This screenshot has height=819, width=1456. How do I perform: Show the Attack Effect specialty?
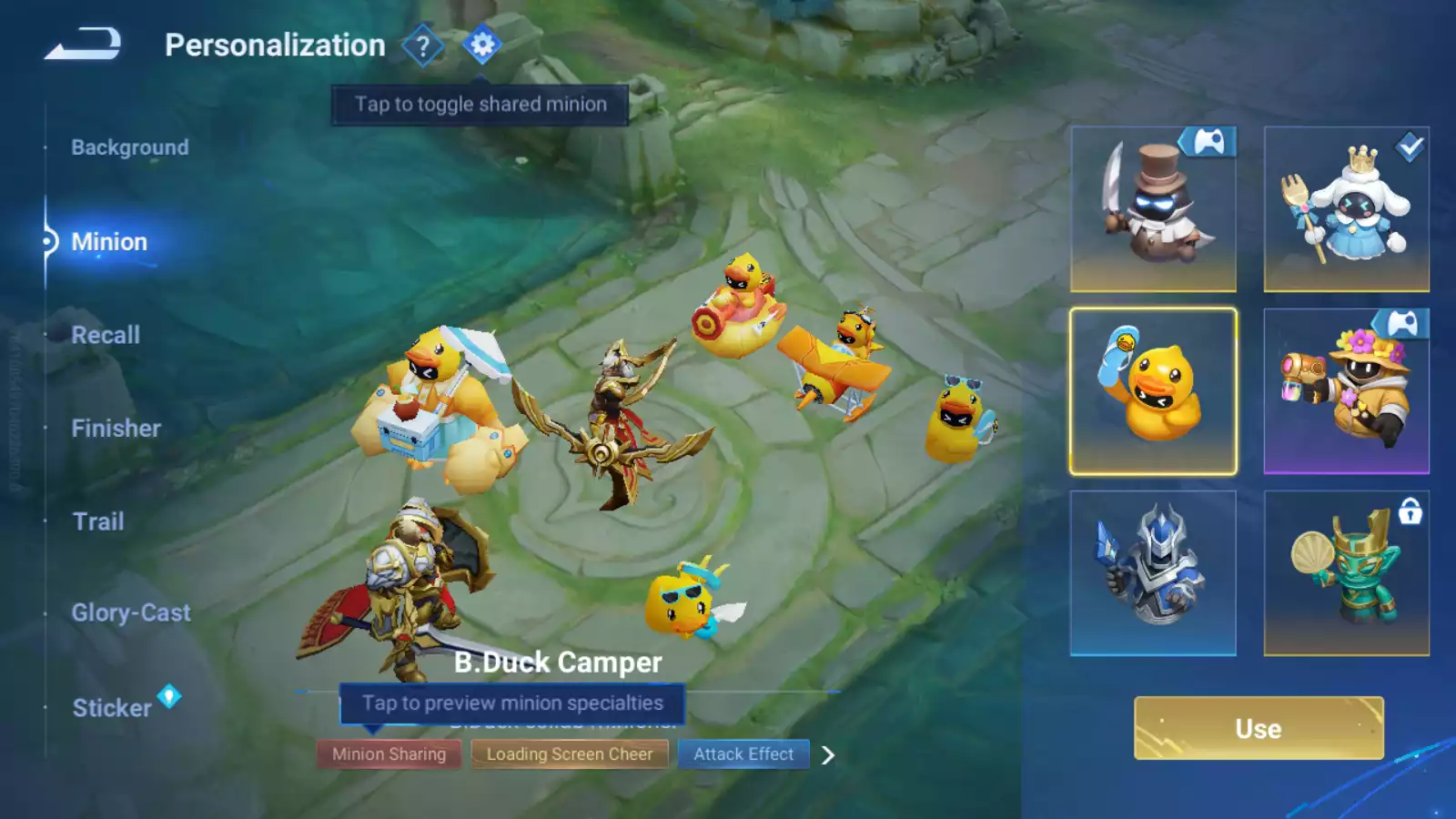point(743,754)
